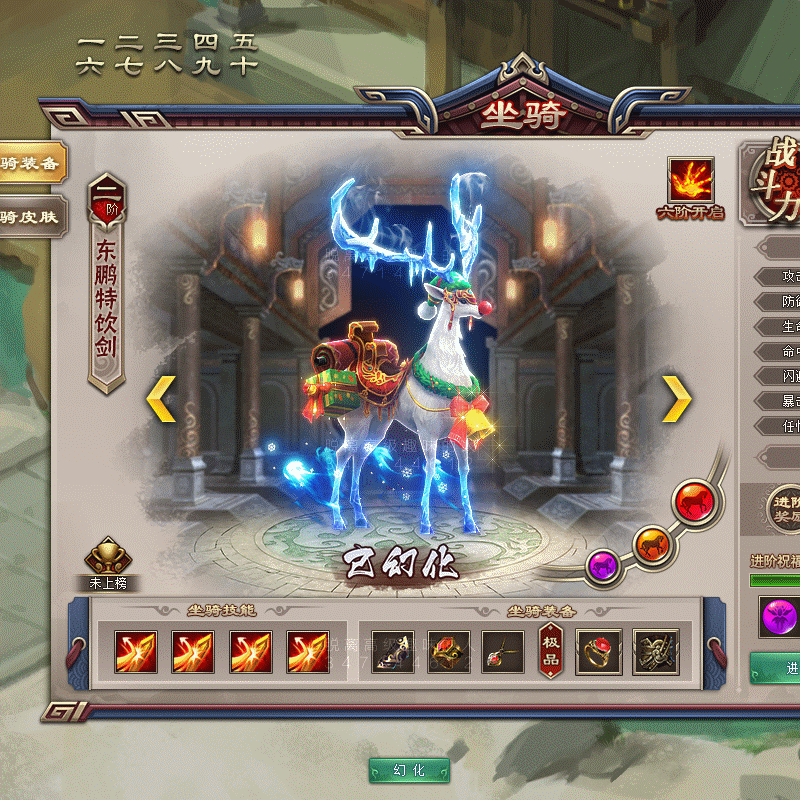Screen dimensions: 800x800
Task: Show the previous mount with left arrow
Action: tap(161, 400)
